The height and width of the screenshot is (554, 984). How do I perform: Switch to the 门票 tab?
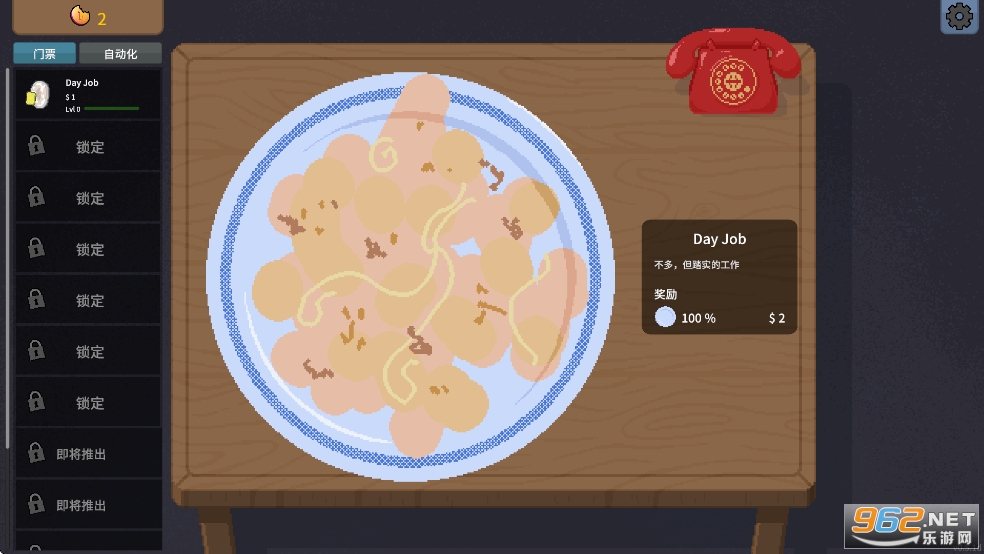(44, 54)
